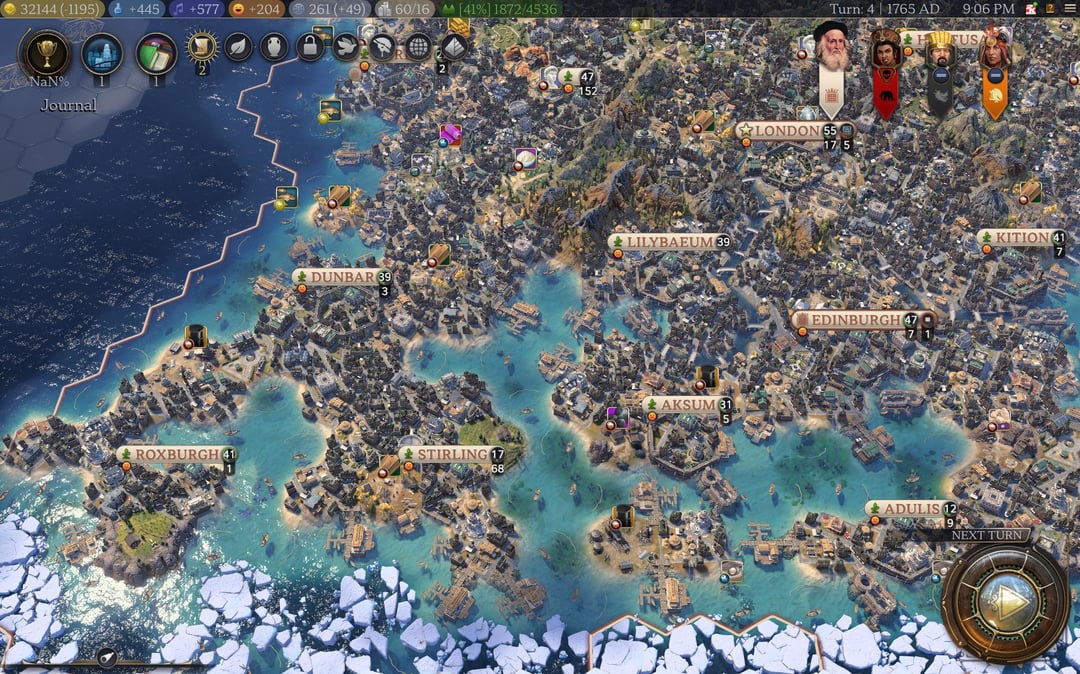End the turn with the Next Turn button
The image size is (1080, 674).
[1005, 602]
